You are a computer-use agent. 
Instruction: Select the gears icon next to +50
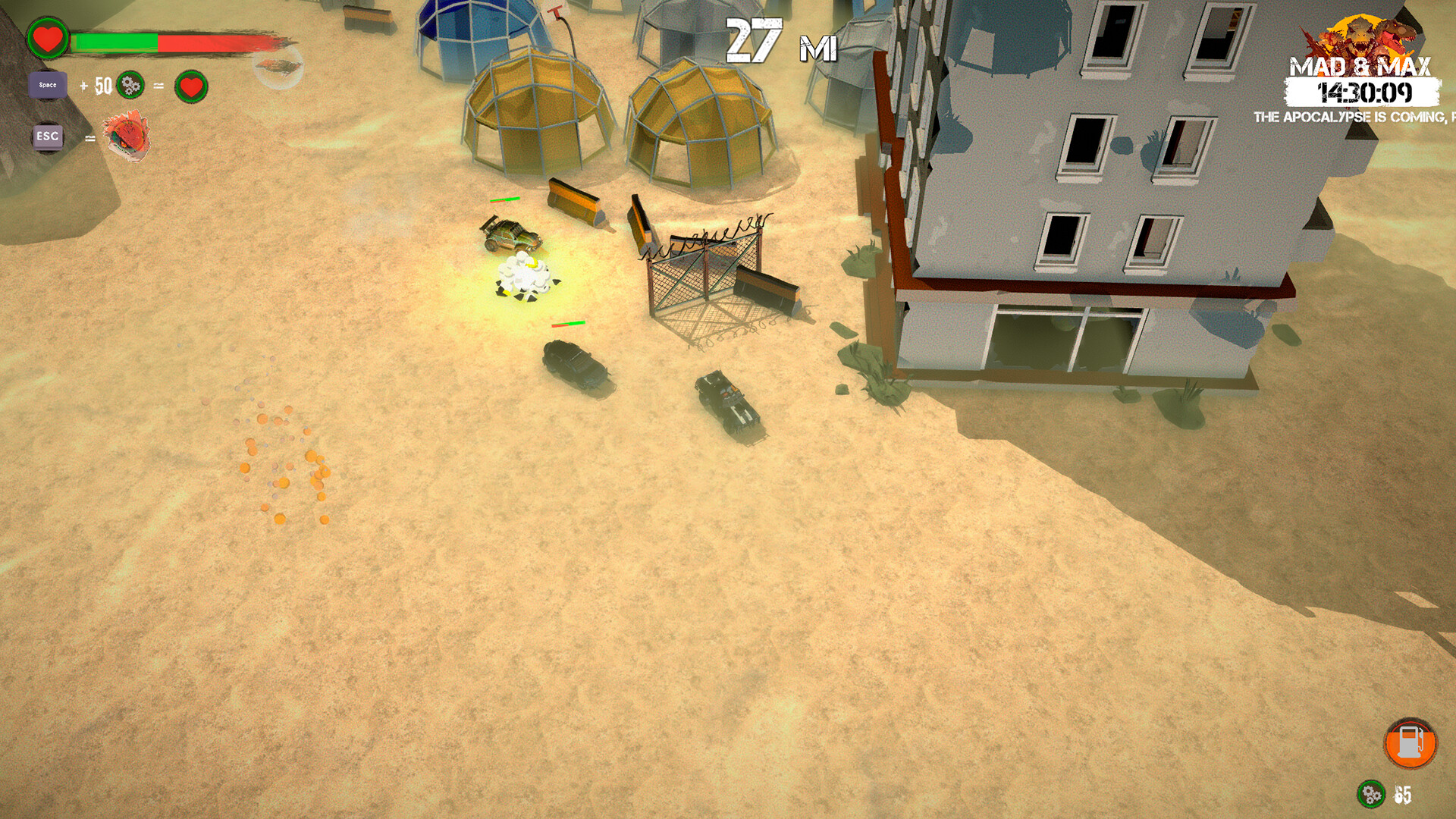129,86
